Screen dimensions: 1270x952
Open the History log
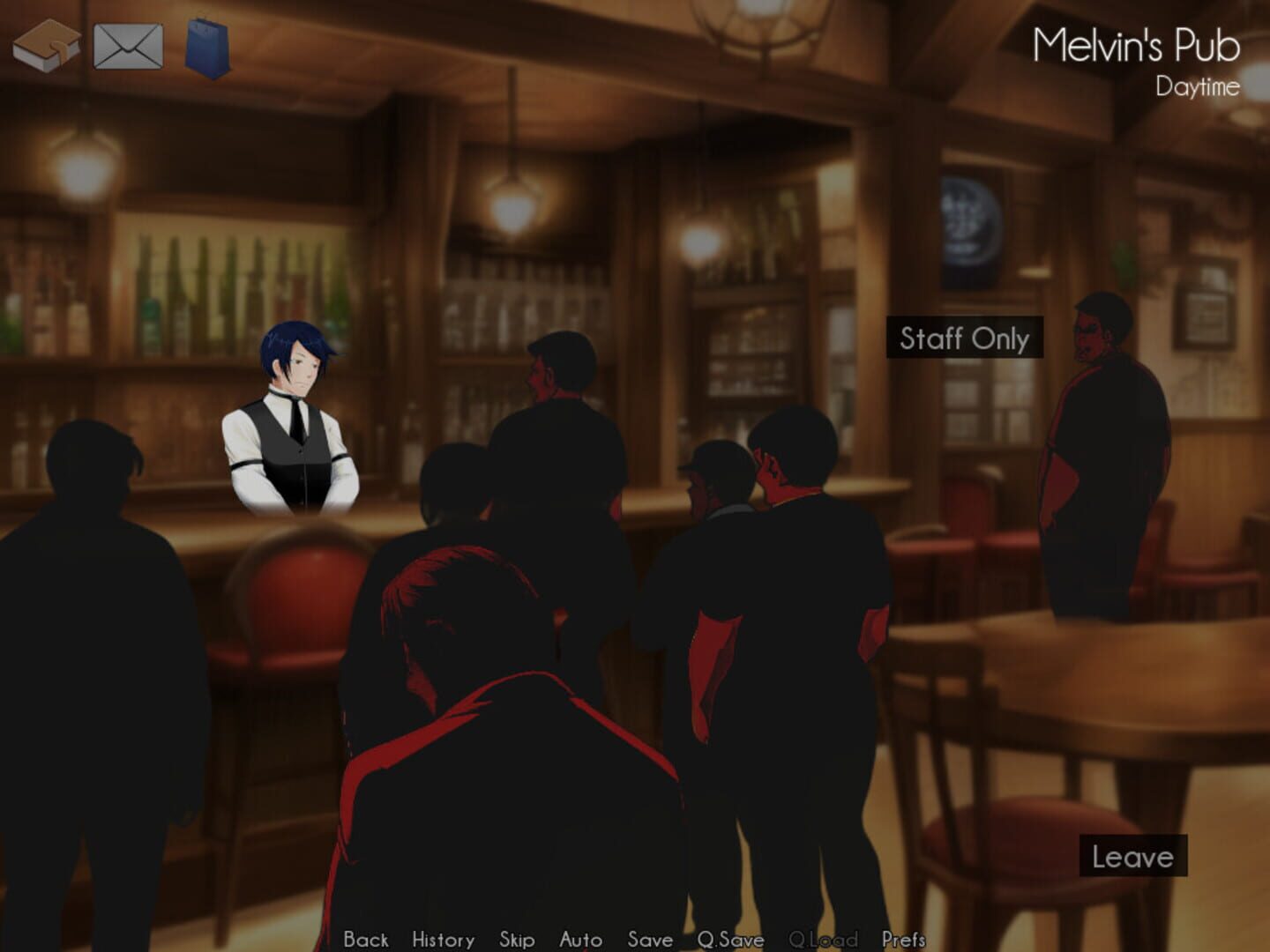point(443,940)
